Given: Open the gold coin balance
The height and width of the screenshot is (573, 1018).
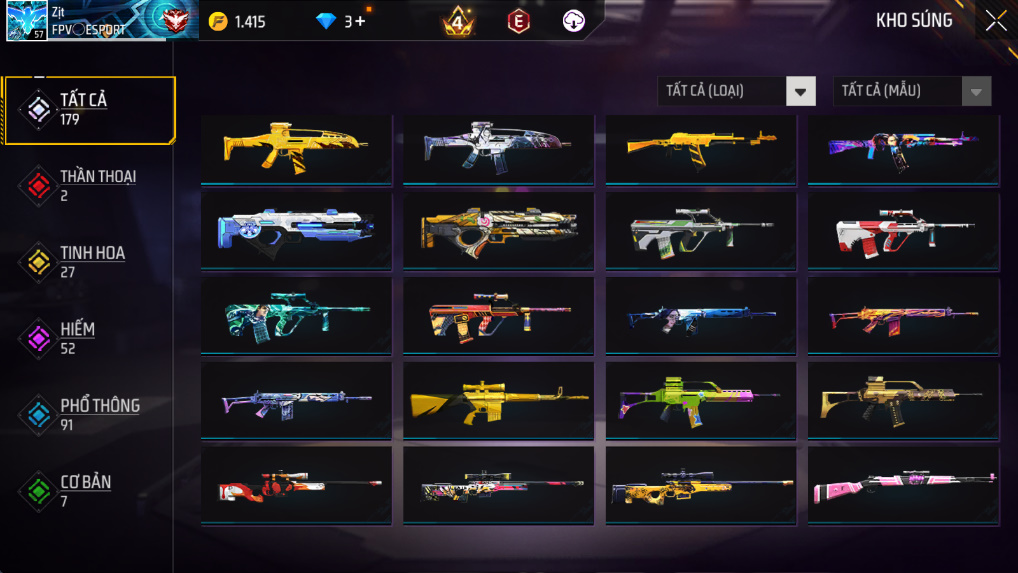Looking at the screenshot, I should pyautogui.click(x=237, y=21).
